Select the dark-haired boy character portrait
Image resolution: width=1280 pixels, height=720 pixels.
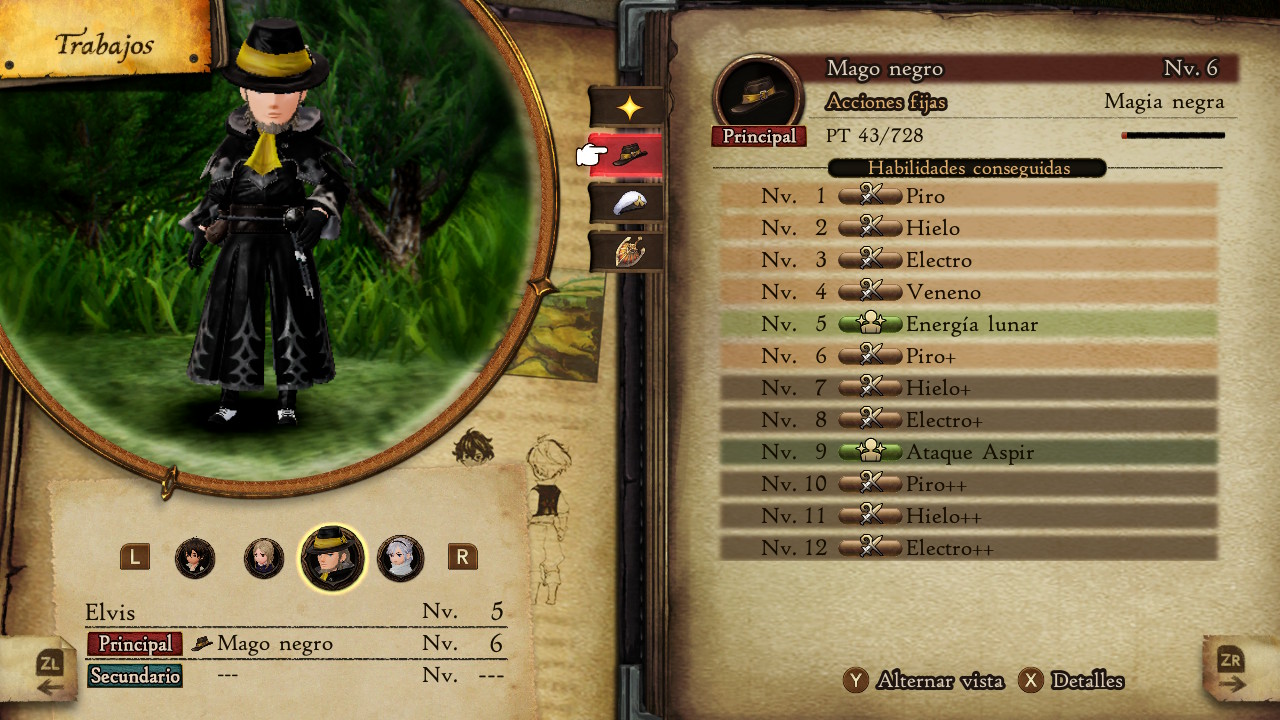click(x=195, y=558)
